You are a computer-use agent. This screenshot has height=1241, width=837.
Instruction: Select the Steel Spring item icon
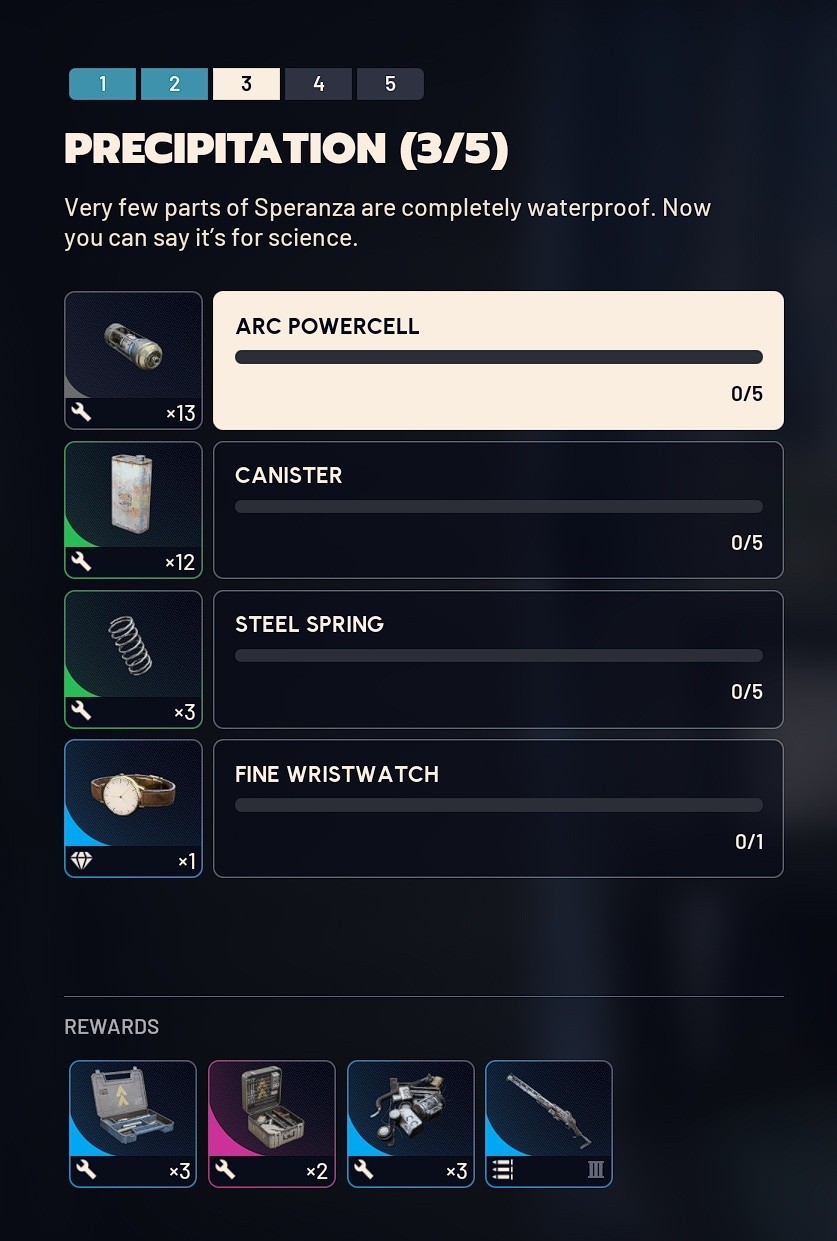[133, 659]
